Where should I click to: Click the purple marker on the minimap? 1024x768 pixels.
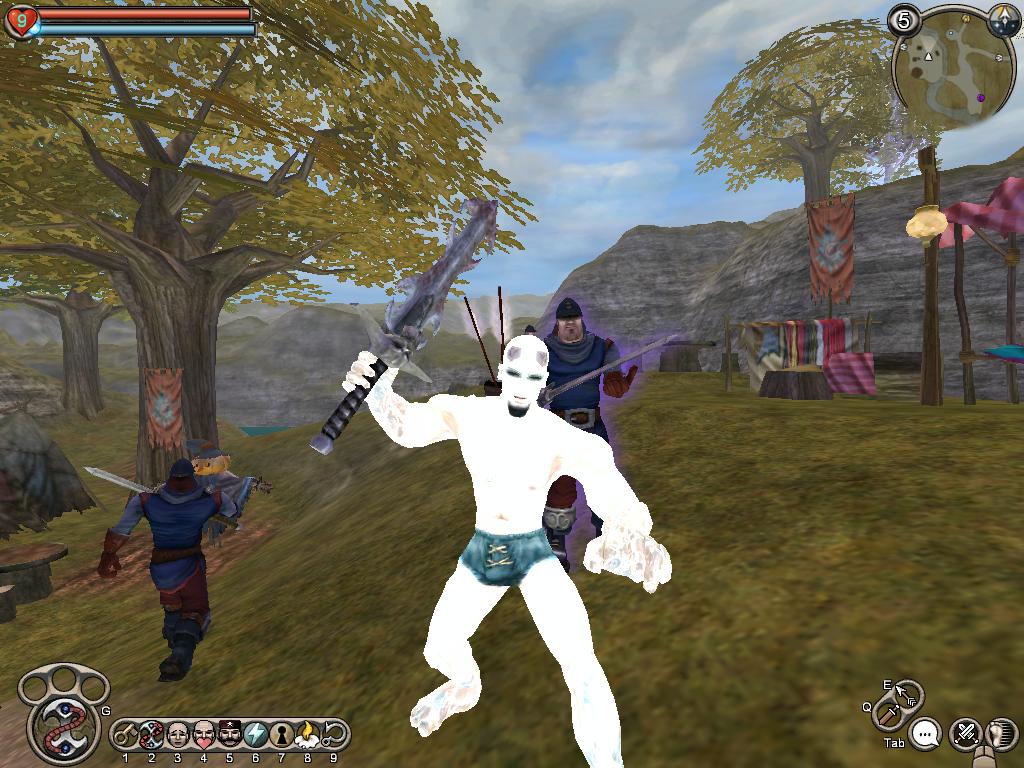(x=981, y=97)
